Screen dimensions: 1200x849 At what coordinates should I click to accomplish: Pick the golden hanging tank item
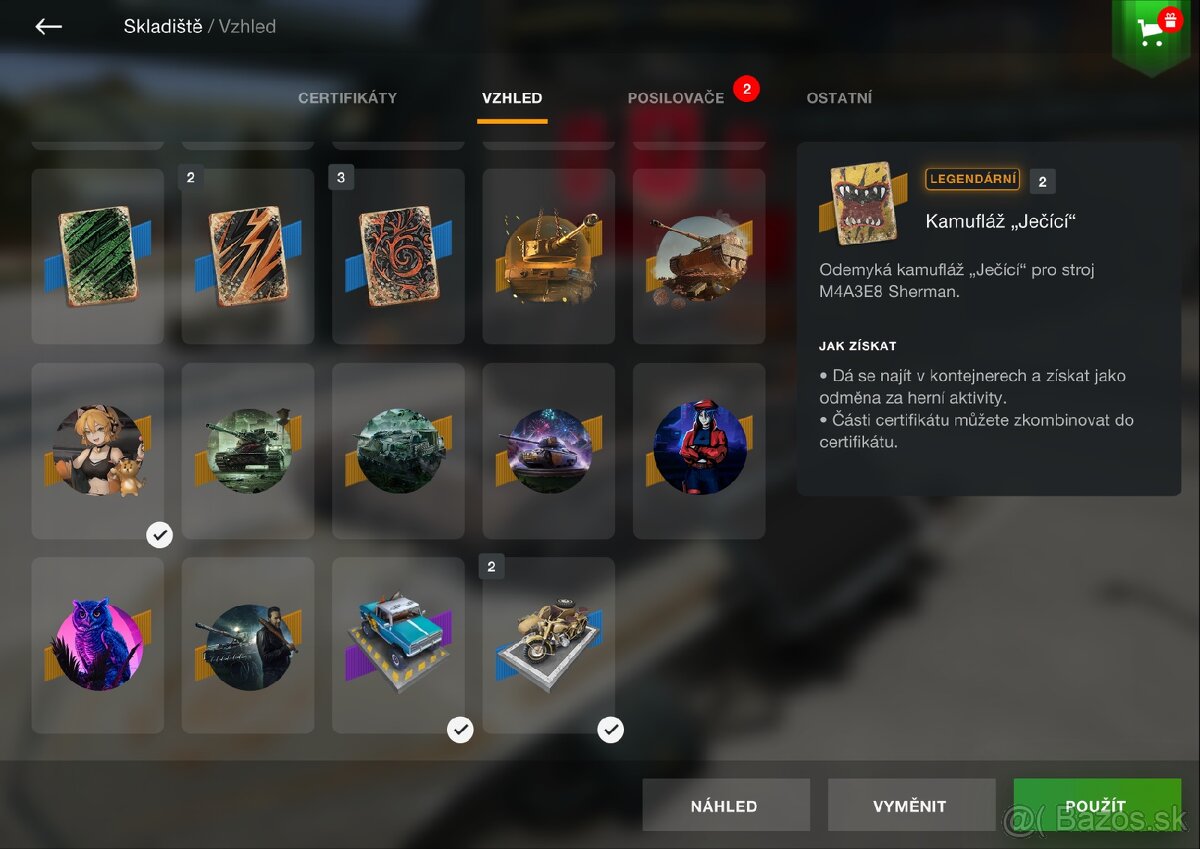(x=548, y=256)
